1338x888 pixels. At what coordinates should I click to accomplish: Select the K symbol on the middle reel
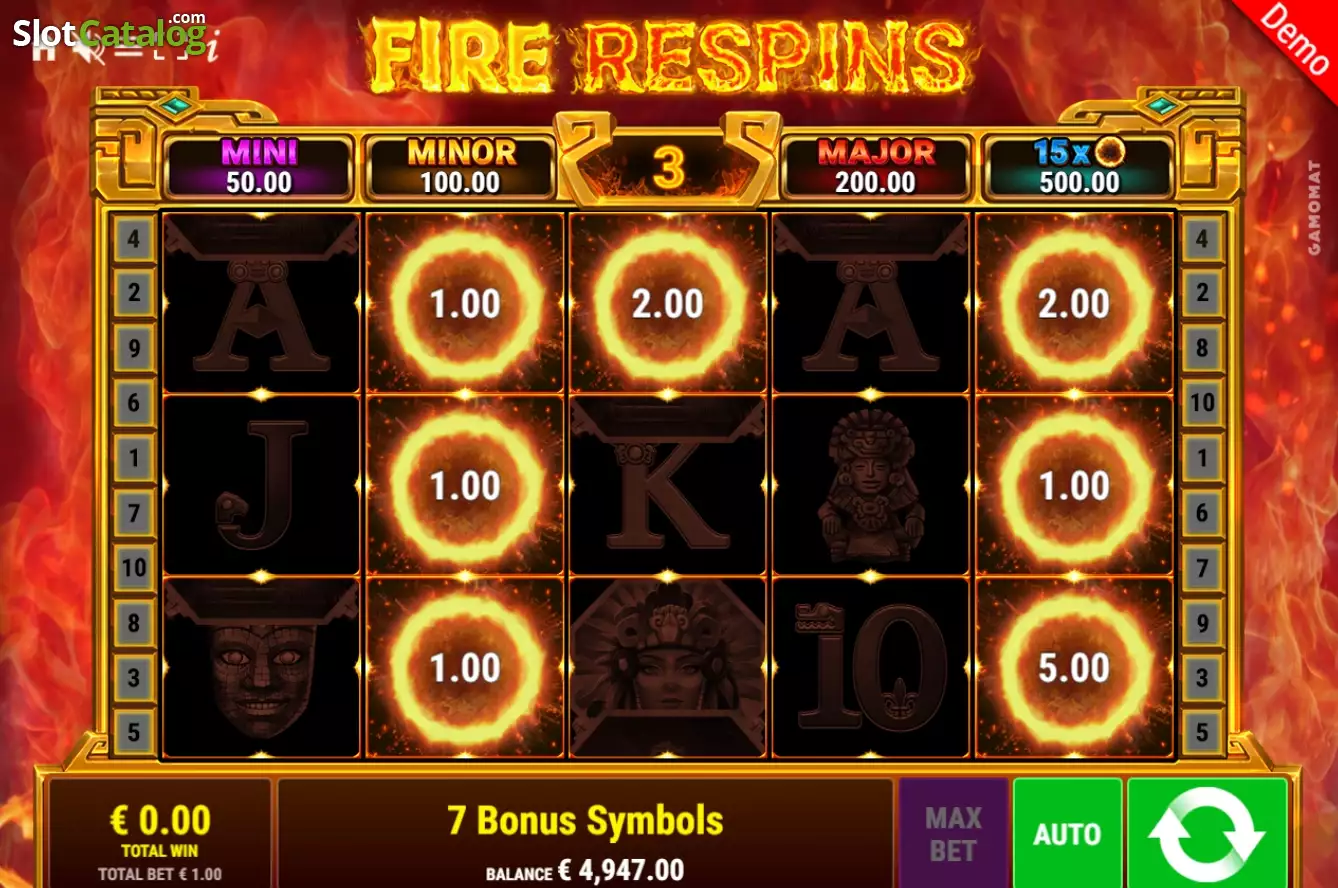coord(667,484)
